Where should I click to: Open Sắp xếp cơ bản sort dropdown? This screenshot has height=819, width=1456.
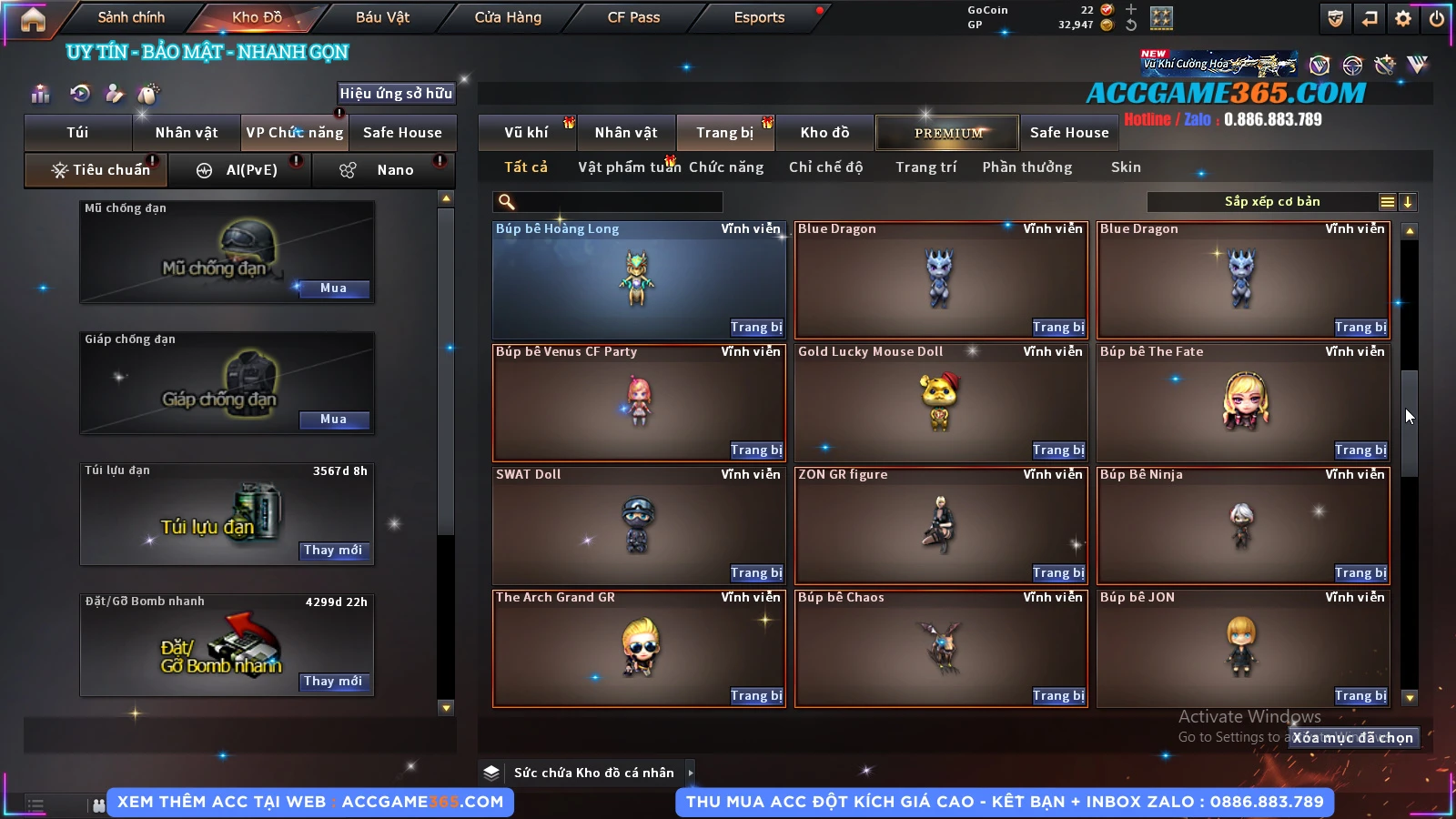coord(1271,202)
